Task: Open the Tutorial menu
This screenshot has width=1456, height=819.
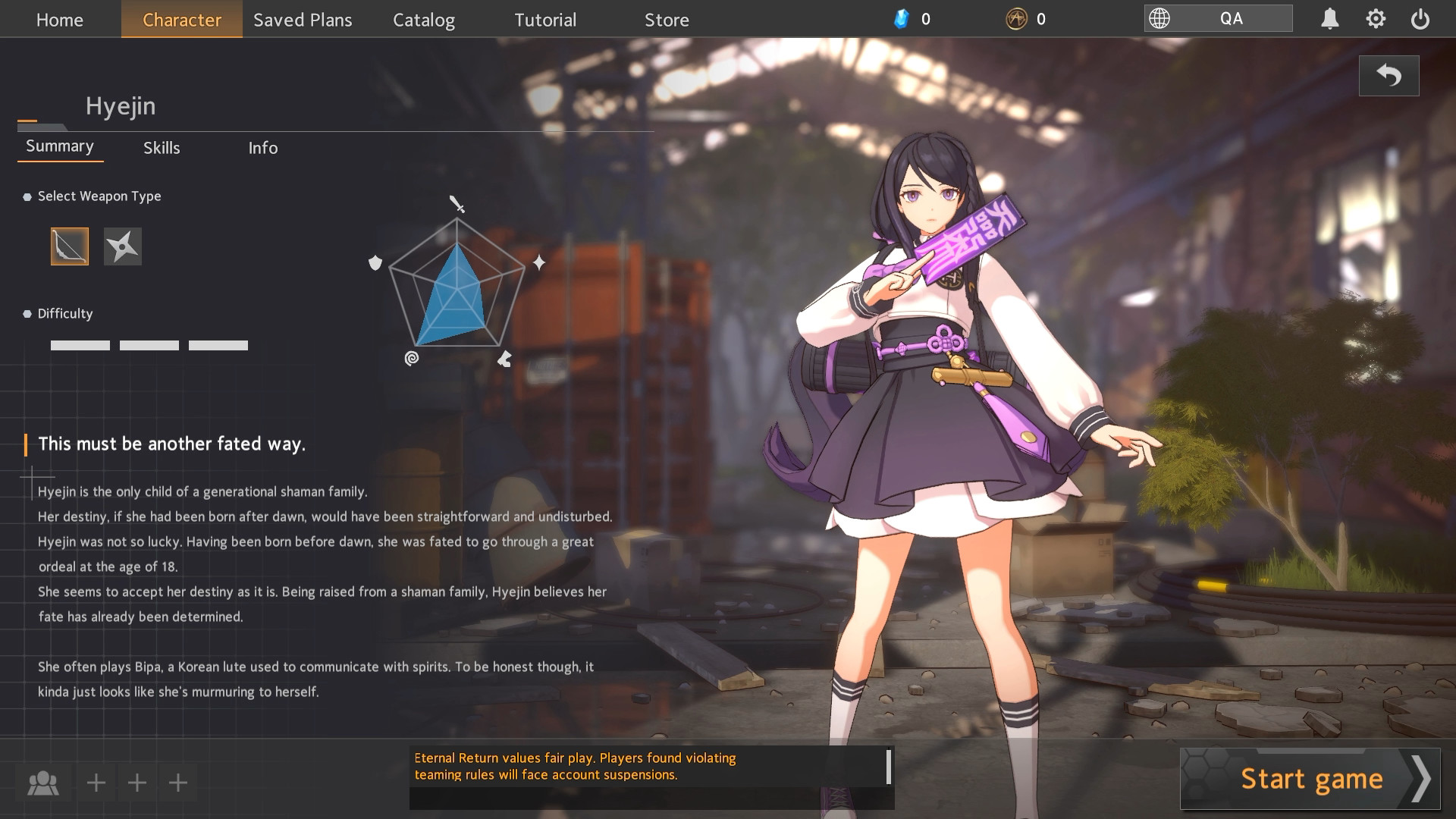Action: coord(545,20)
